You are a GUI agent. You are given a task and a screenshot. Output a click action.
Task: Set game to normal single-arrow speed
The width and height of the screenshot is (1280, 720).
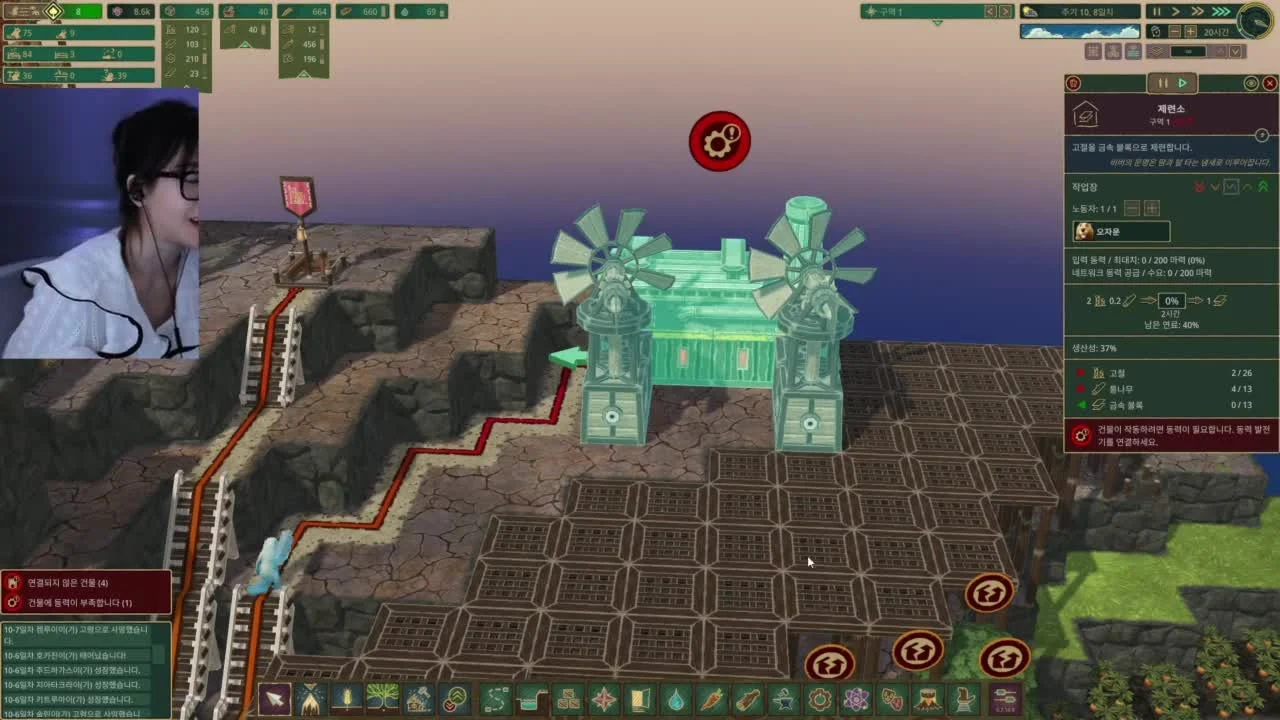[x=1176, y=11]
